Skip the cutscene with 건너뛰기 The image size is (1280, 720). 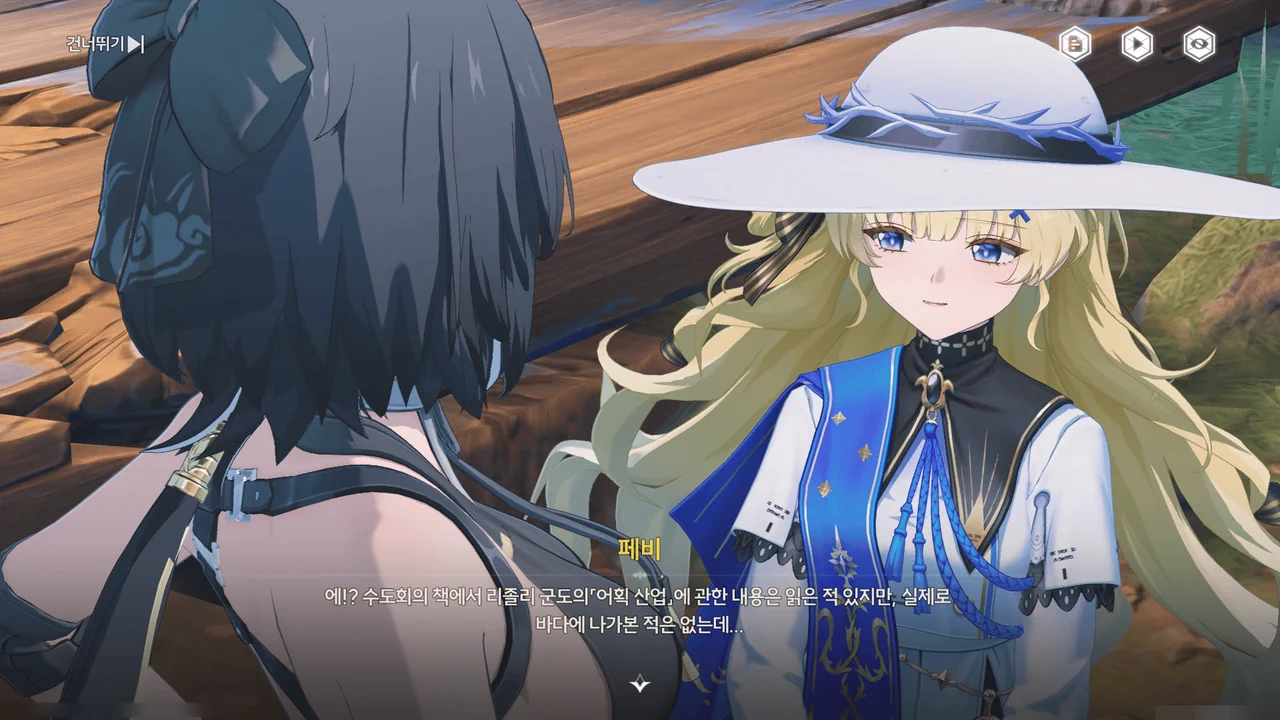[106, 44]
